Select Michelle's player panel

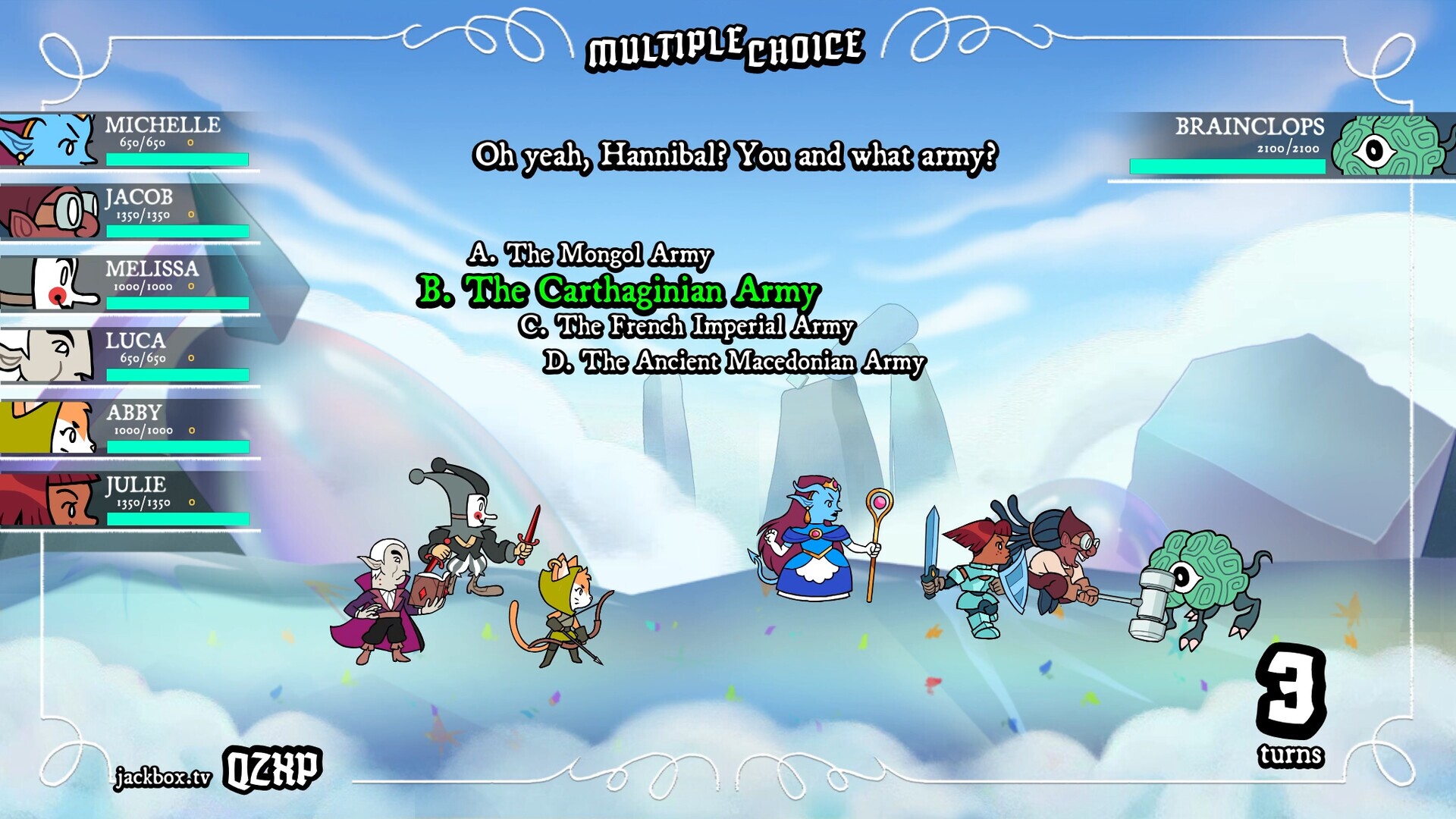129,140
